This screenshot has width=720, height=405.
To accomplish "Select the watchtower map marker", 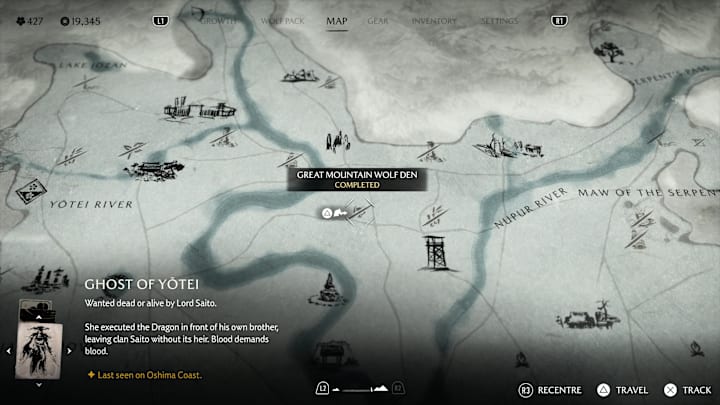I will point(436,253).
